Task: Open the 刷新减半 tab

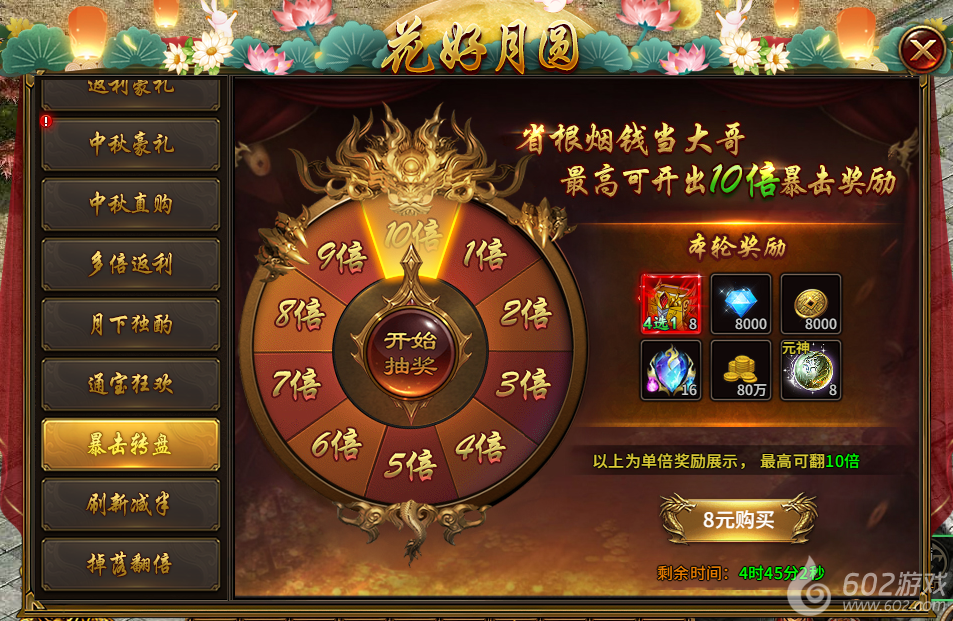Action: tap(131, 504)
